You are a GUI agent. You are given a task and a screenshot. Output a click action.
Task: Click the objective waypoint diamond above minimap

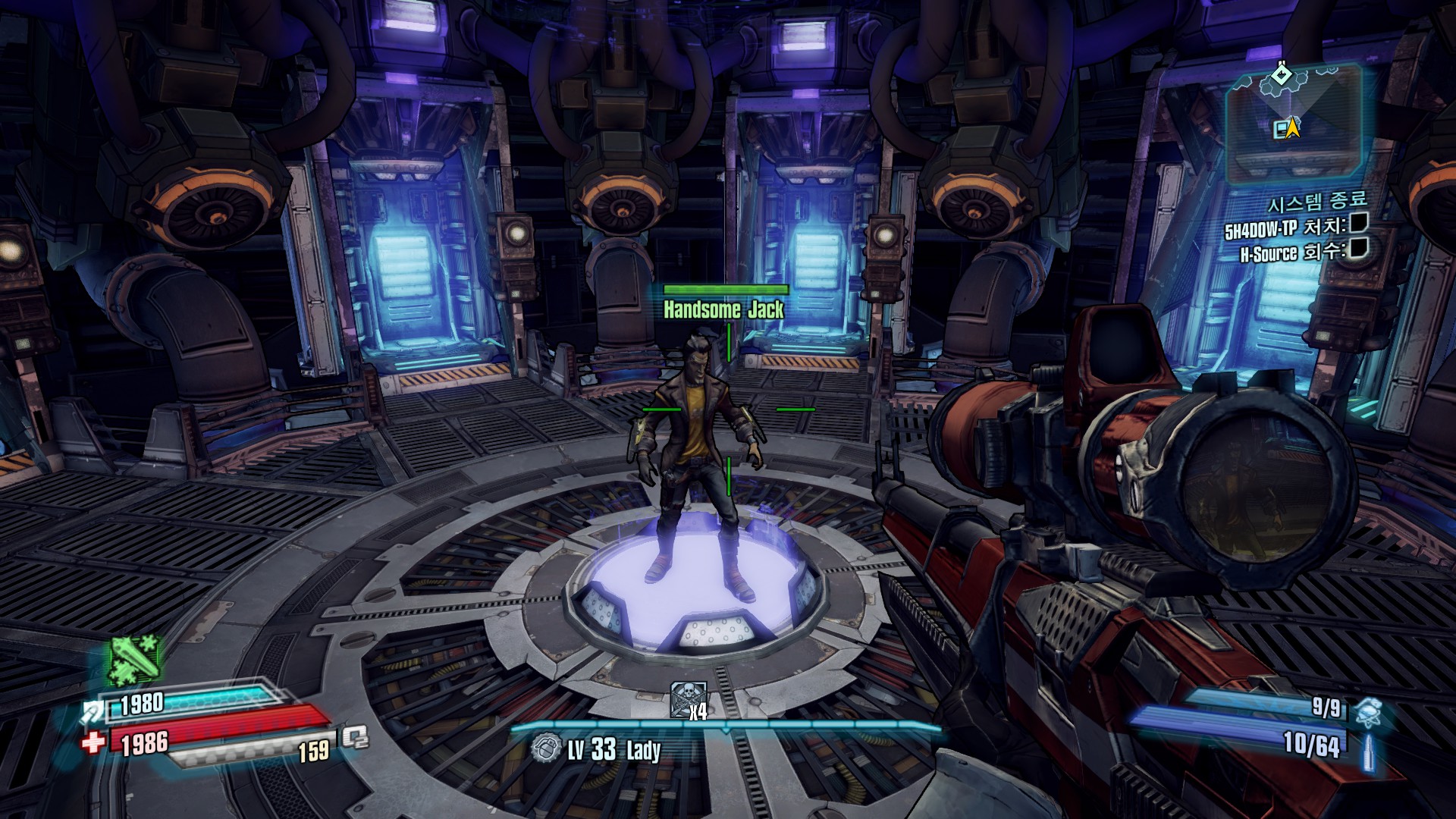point(1282,75)
